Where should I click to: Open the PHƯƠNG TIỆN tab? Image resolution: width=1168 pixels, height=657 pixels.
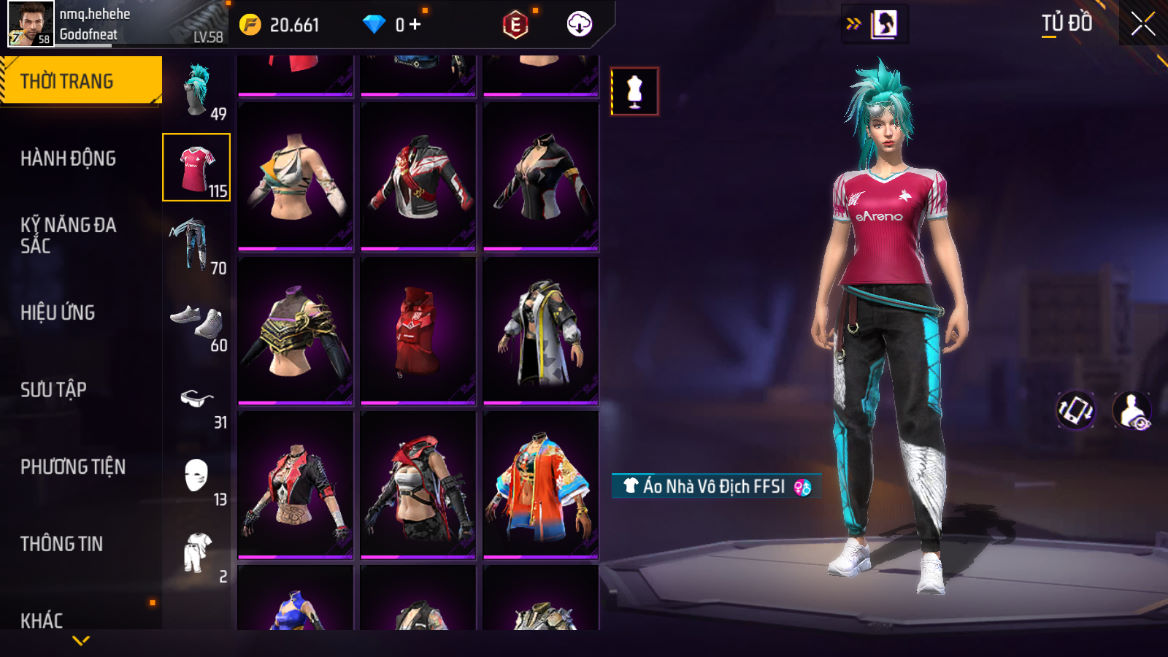pos(73,466)
